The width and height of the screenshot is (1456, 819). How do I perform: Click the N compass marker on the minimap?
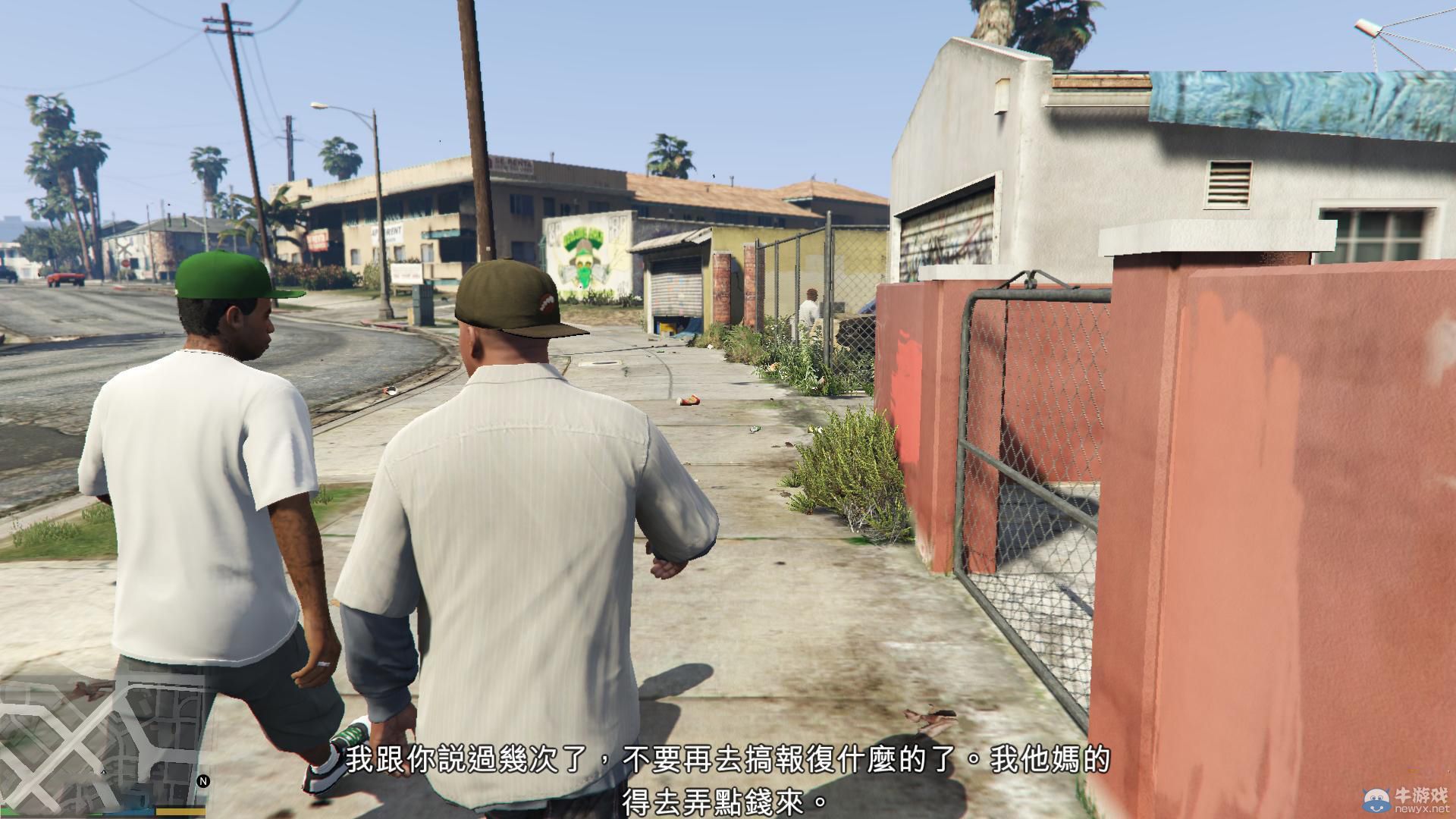click(203, 780)
